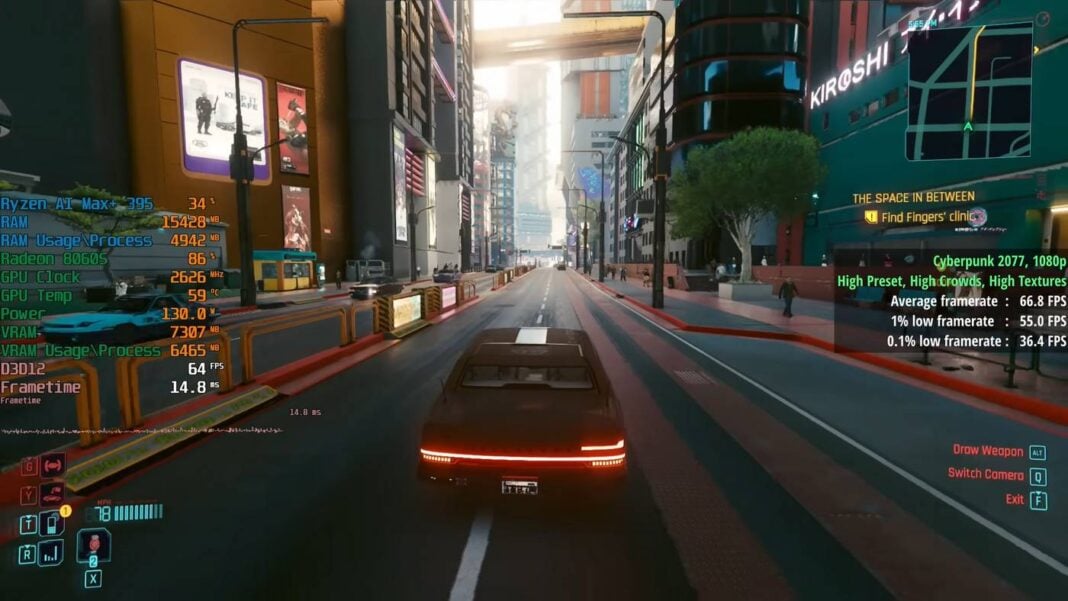
Task: Open the minimap with the yellow route
Action: 969,91
